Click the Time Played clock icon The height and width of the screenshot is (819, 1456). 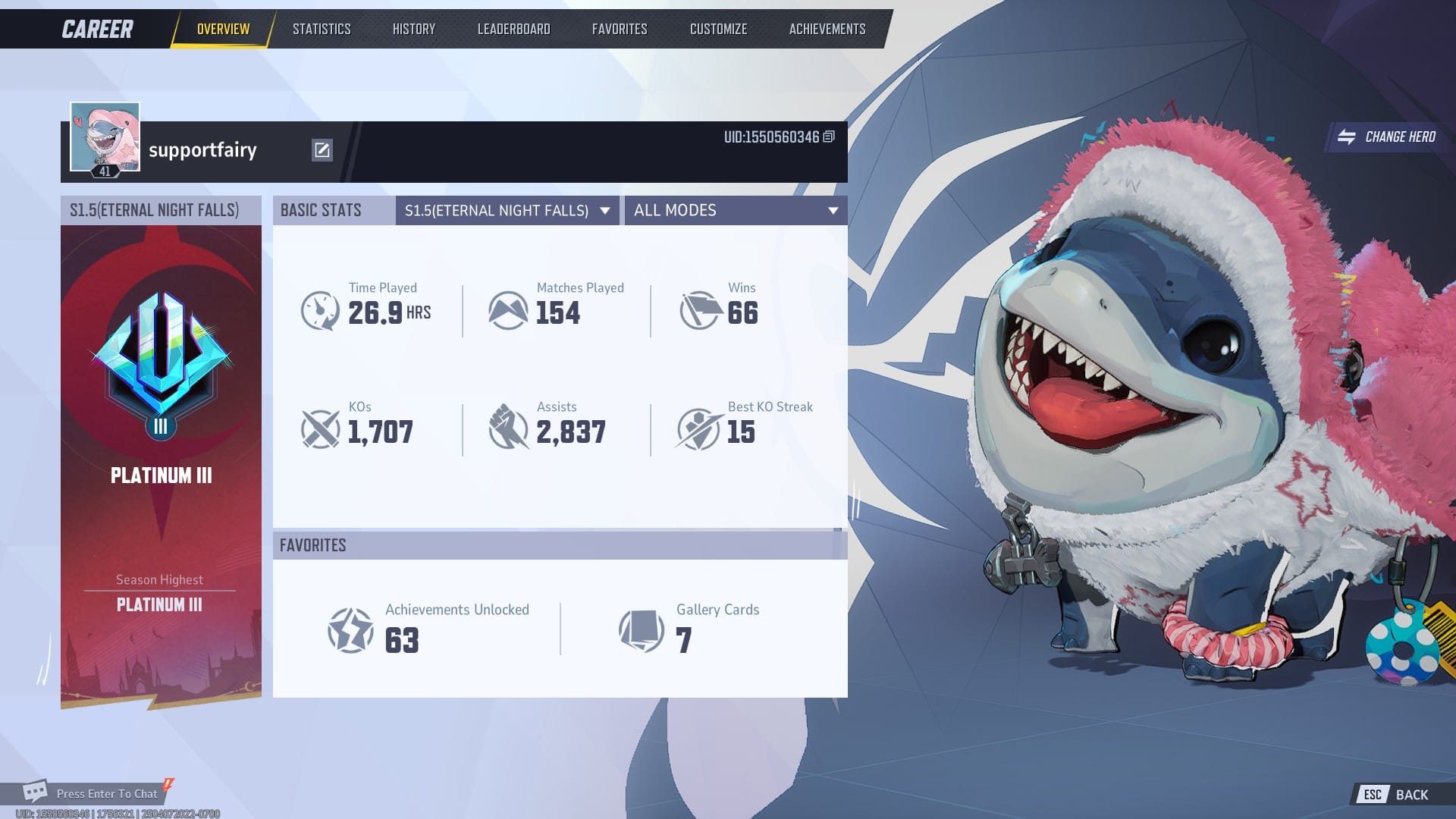[321, 309]
